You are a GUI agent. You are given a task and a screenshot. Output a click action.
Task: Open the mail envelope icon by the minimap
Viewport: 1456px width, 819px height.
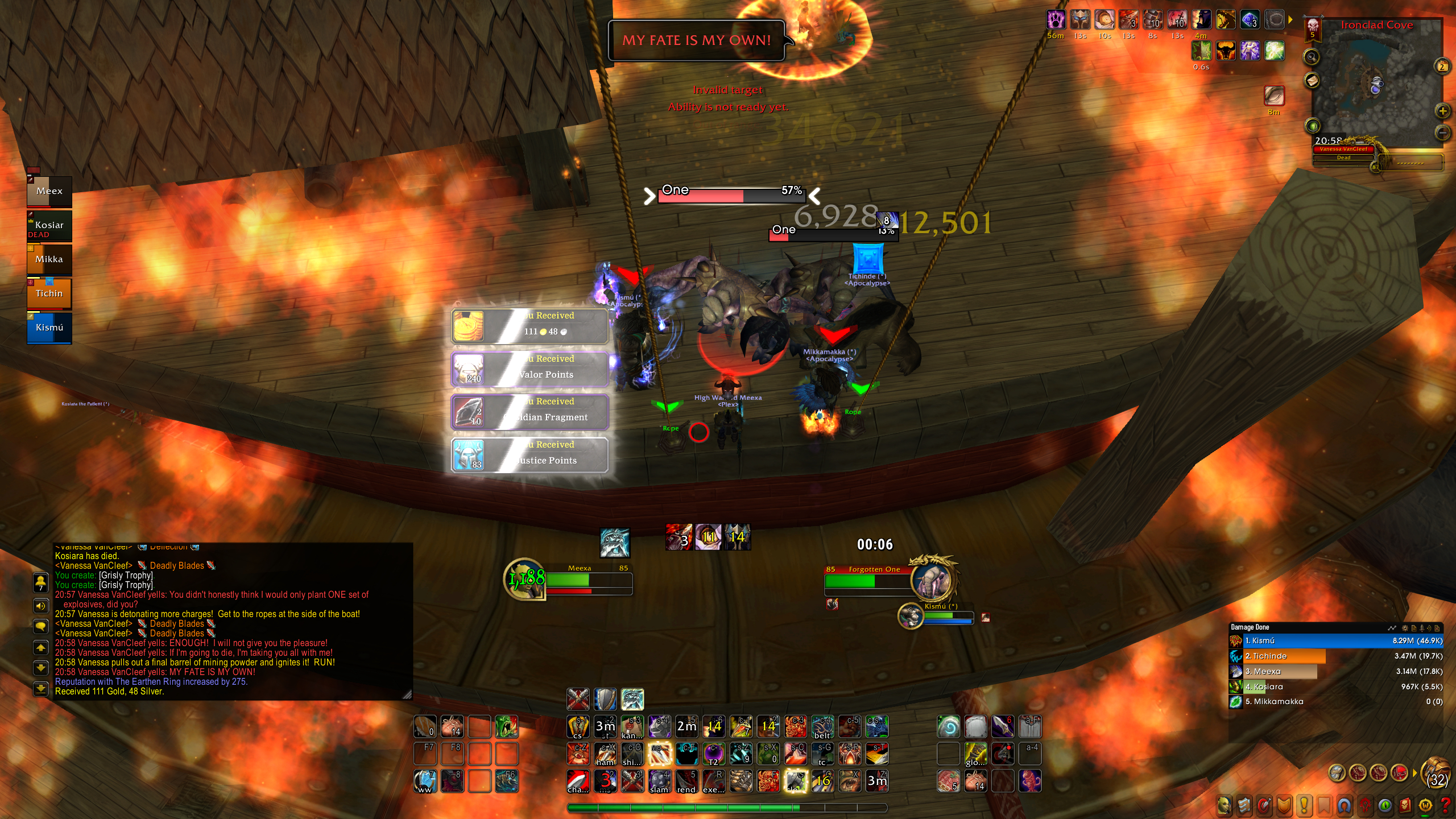1312,81
